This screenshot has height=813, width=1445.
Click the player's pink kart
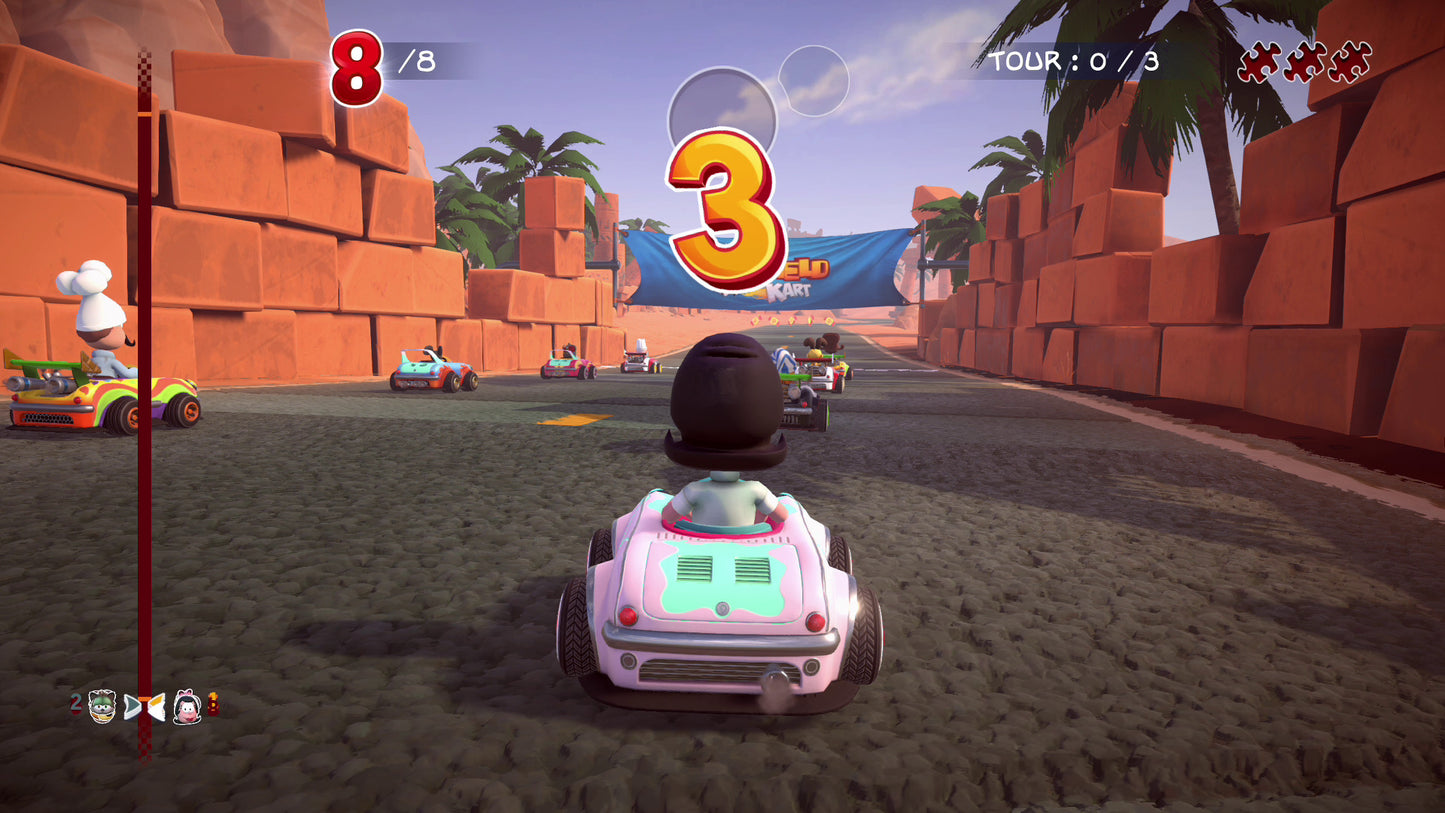tap(724, 590)
